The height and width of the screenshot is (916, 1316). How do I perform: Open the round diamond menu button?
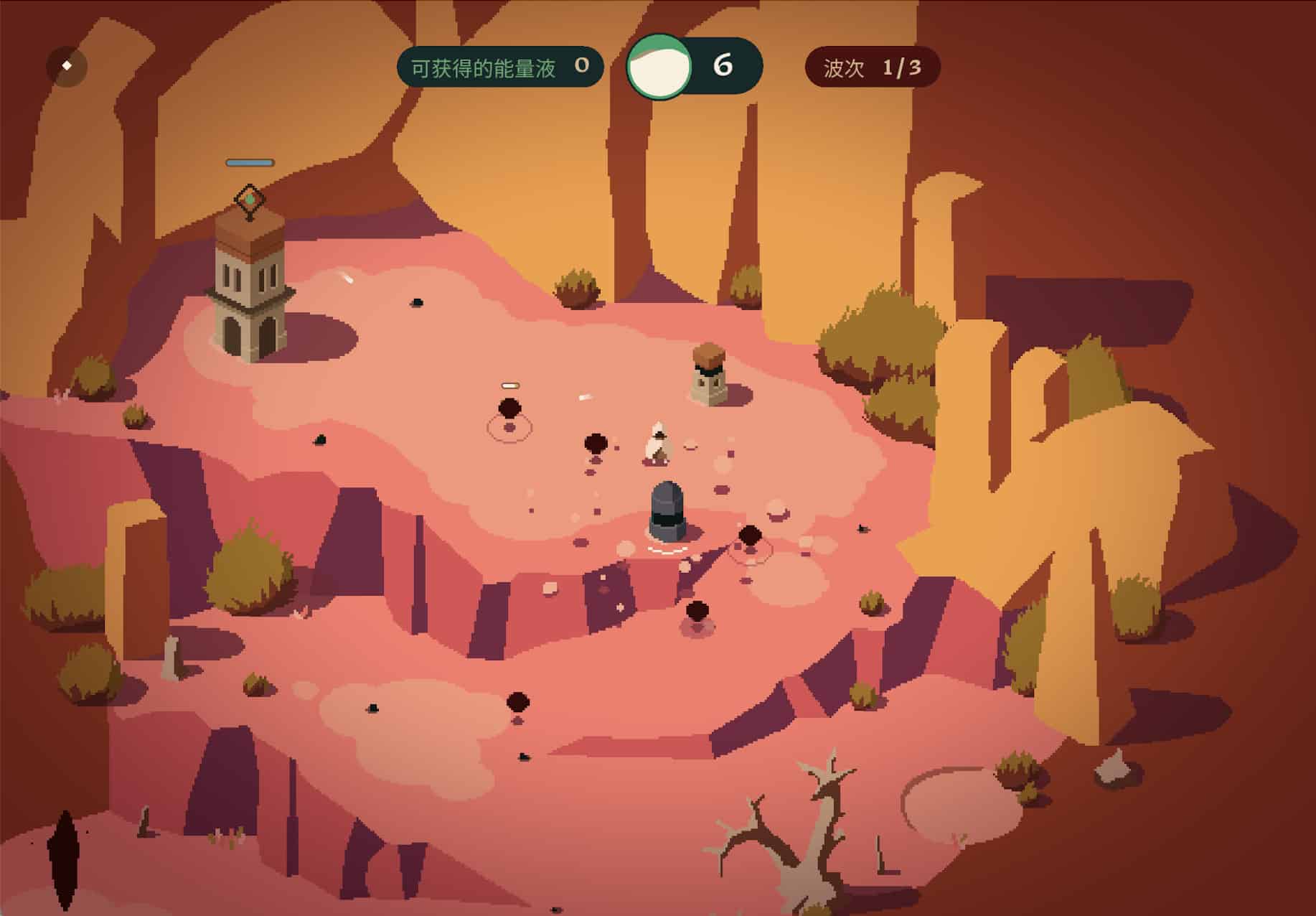pyautogui.click(x=67, y=66)
